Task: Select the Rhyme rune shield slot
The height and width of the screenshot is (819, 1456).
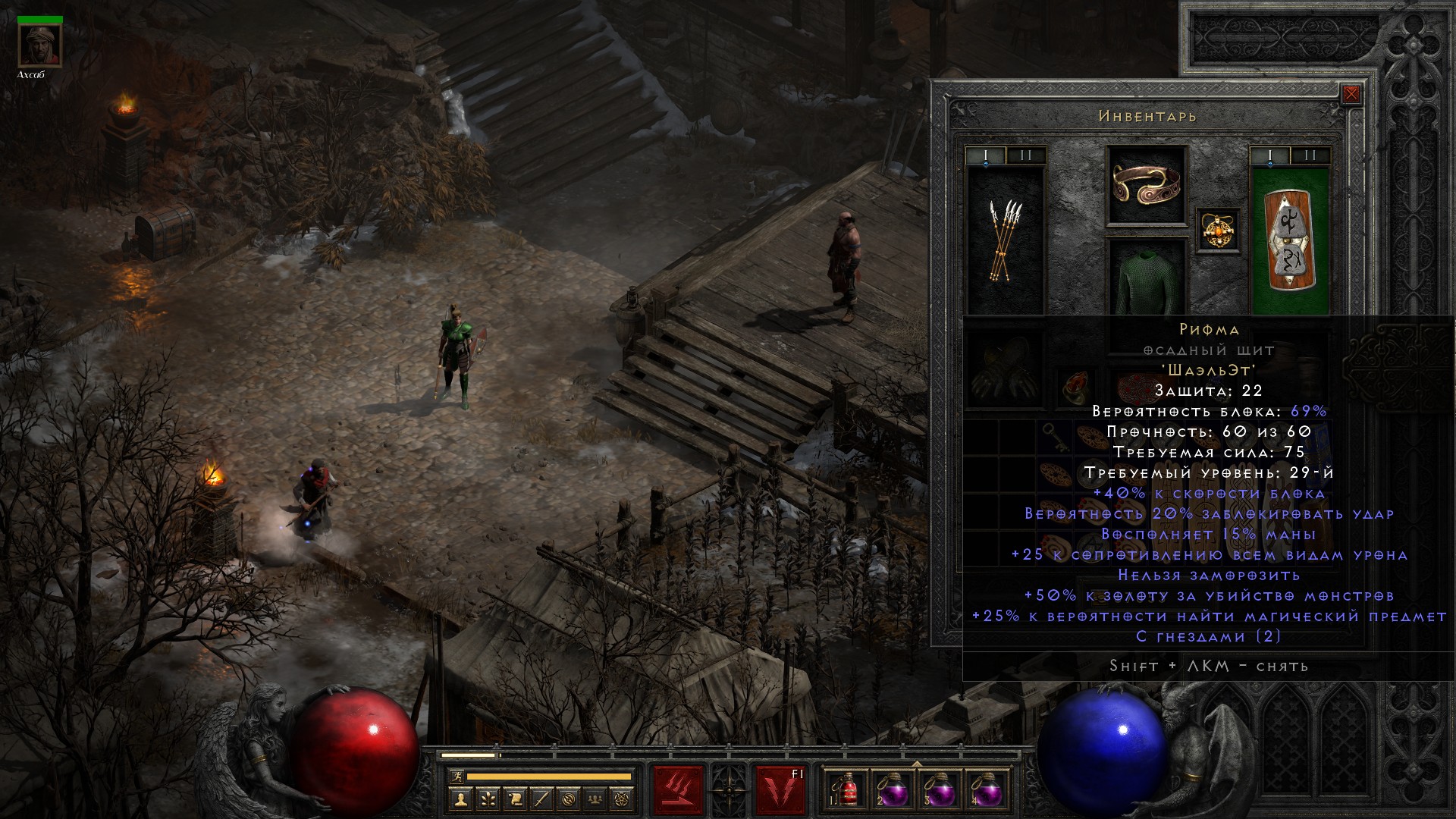Action: 1290,239
